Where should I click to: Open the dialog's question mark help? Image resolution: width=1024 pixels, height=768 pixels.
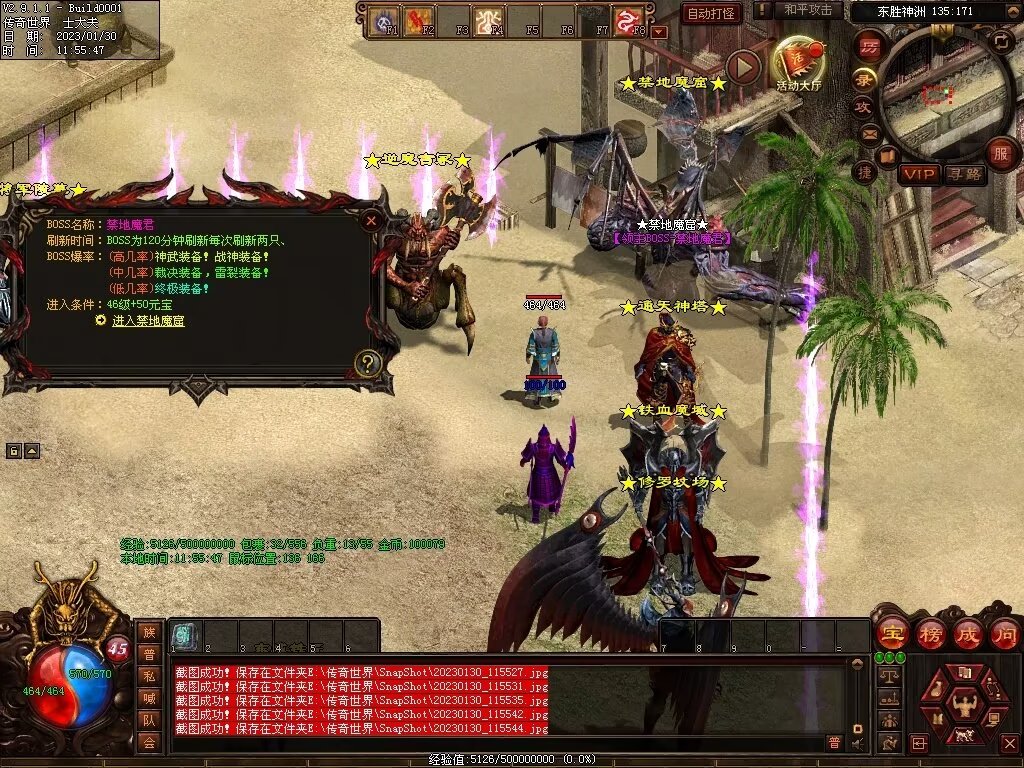(368, 363)
